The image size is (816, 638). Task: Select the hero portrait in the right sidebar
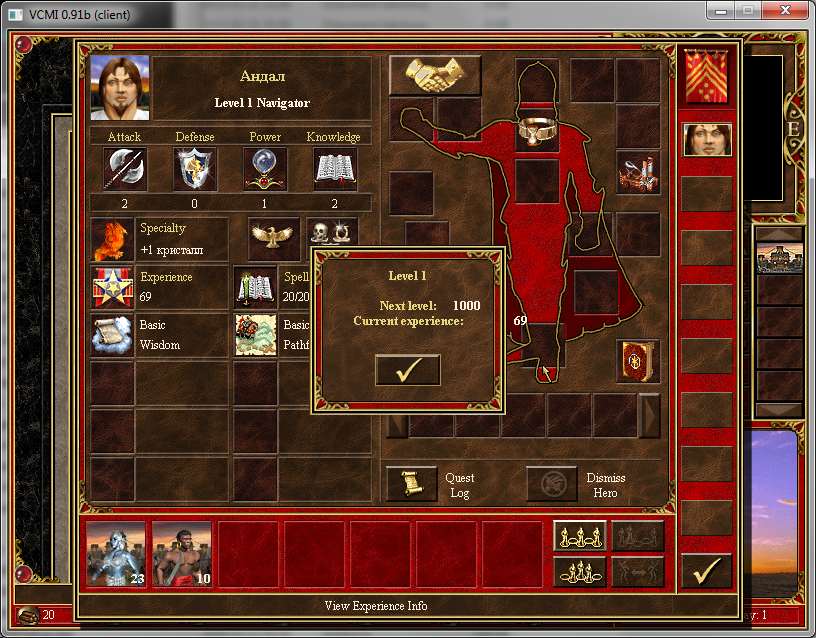click(x=707, y=139)
